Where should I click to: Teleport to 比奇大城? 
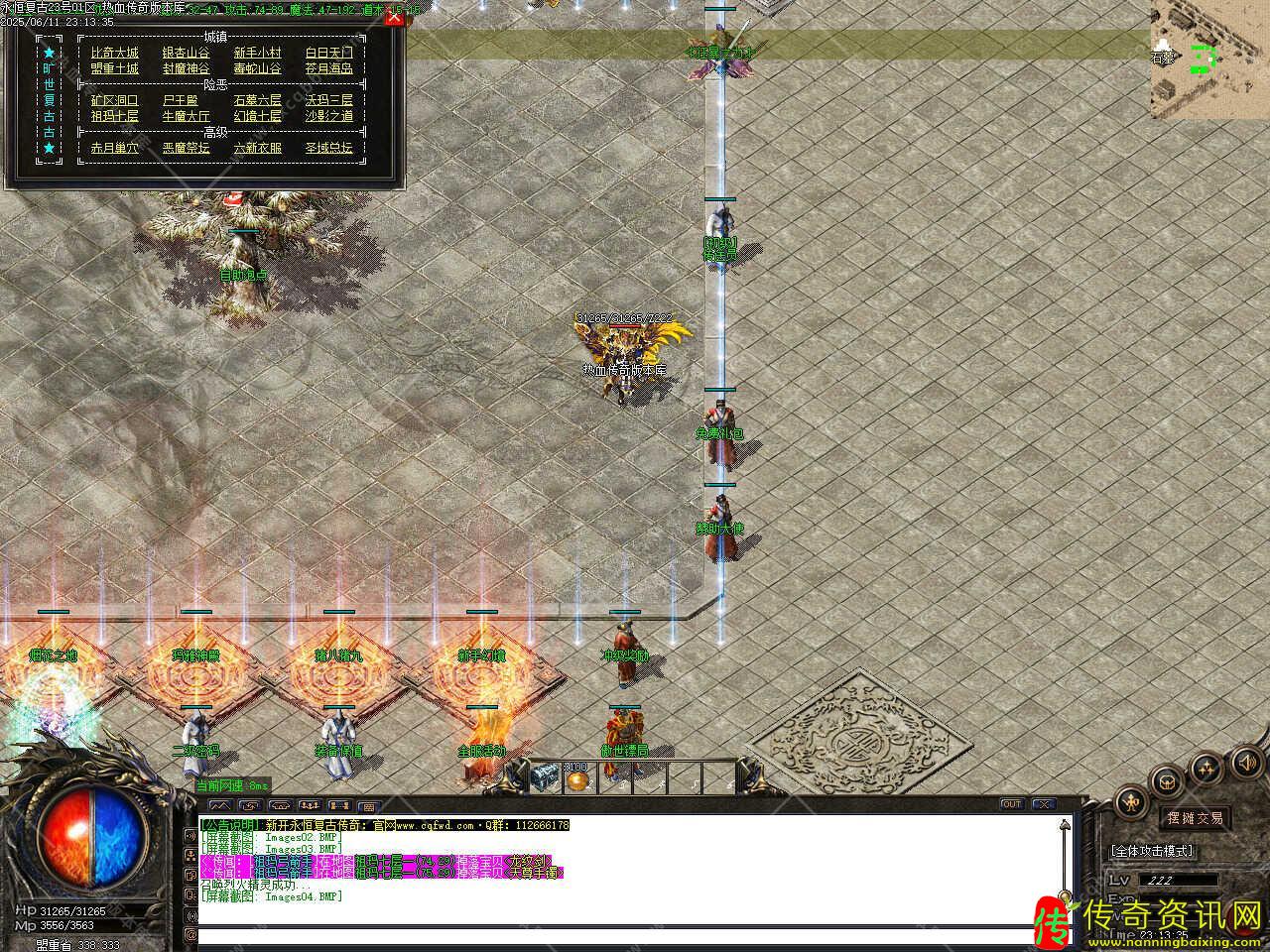pos(114,53)
